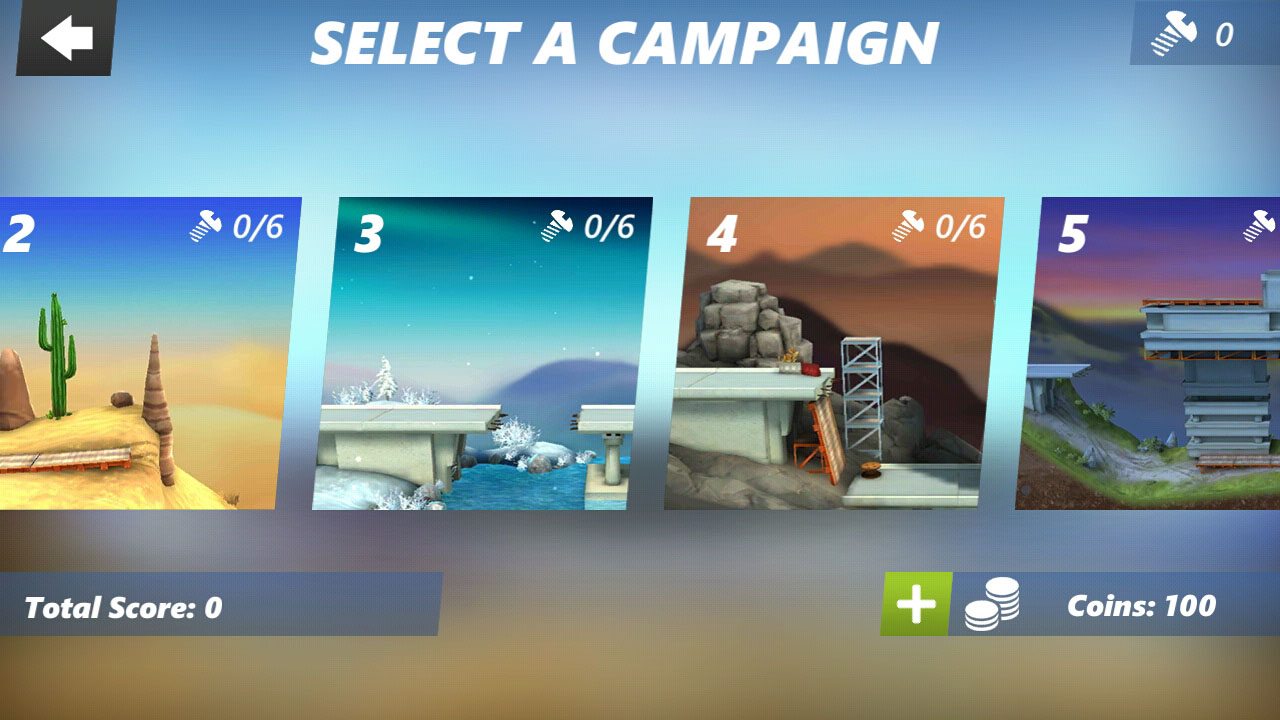Click the Total Score display

tap(125, 605)
